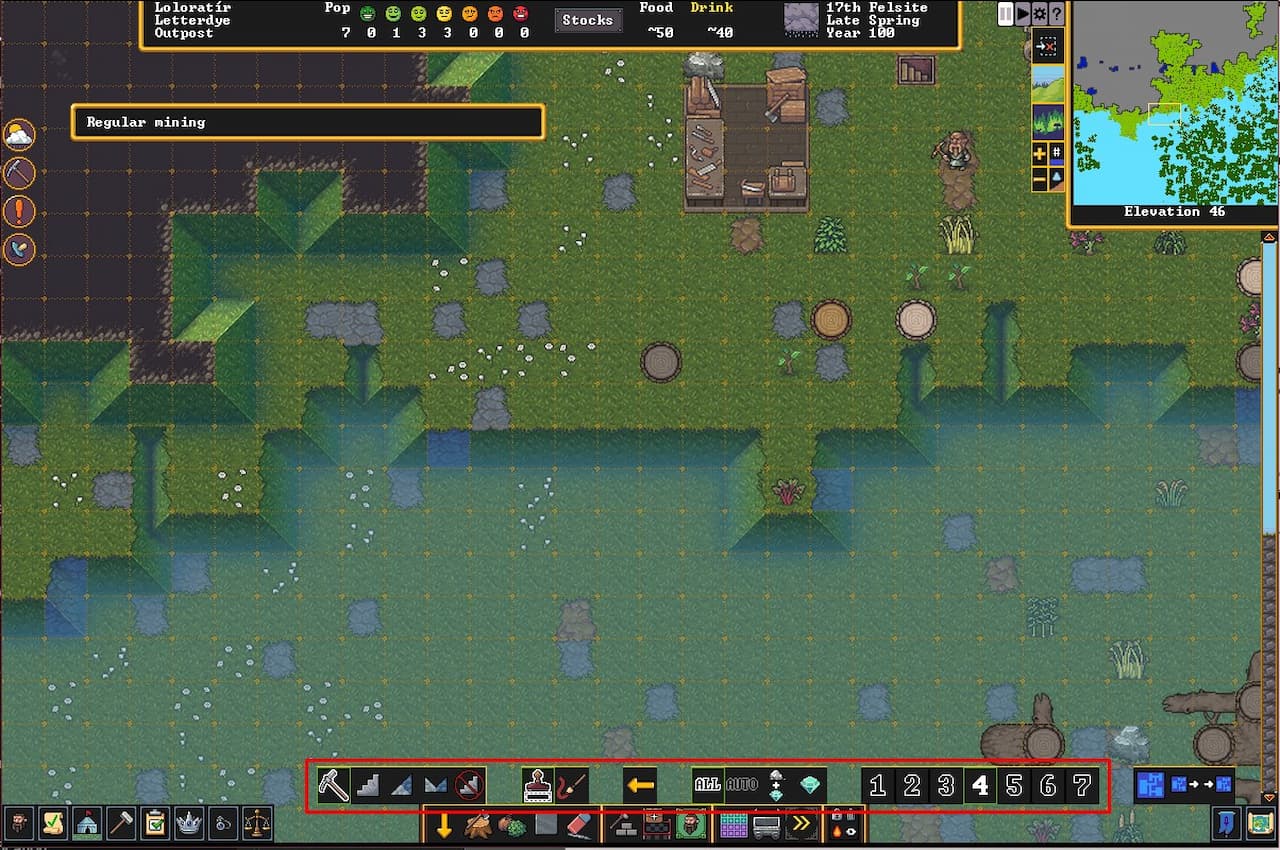Open the Justice menu with scales icon
This screenshot has height=850, width=1280.
[256, 824]
